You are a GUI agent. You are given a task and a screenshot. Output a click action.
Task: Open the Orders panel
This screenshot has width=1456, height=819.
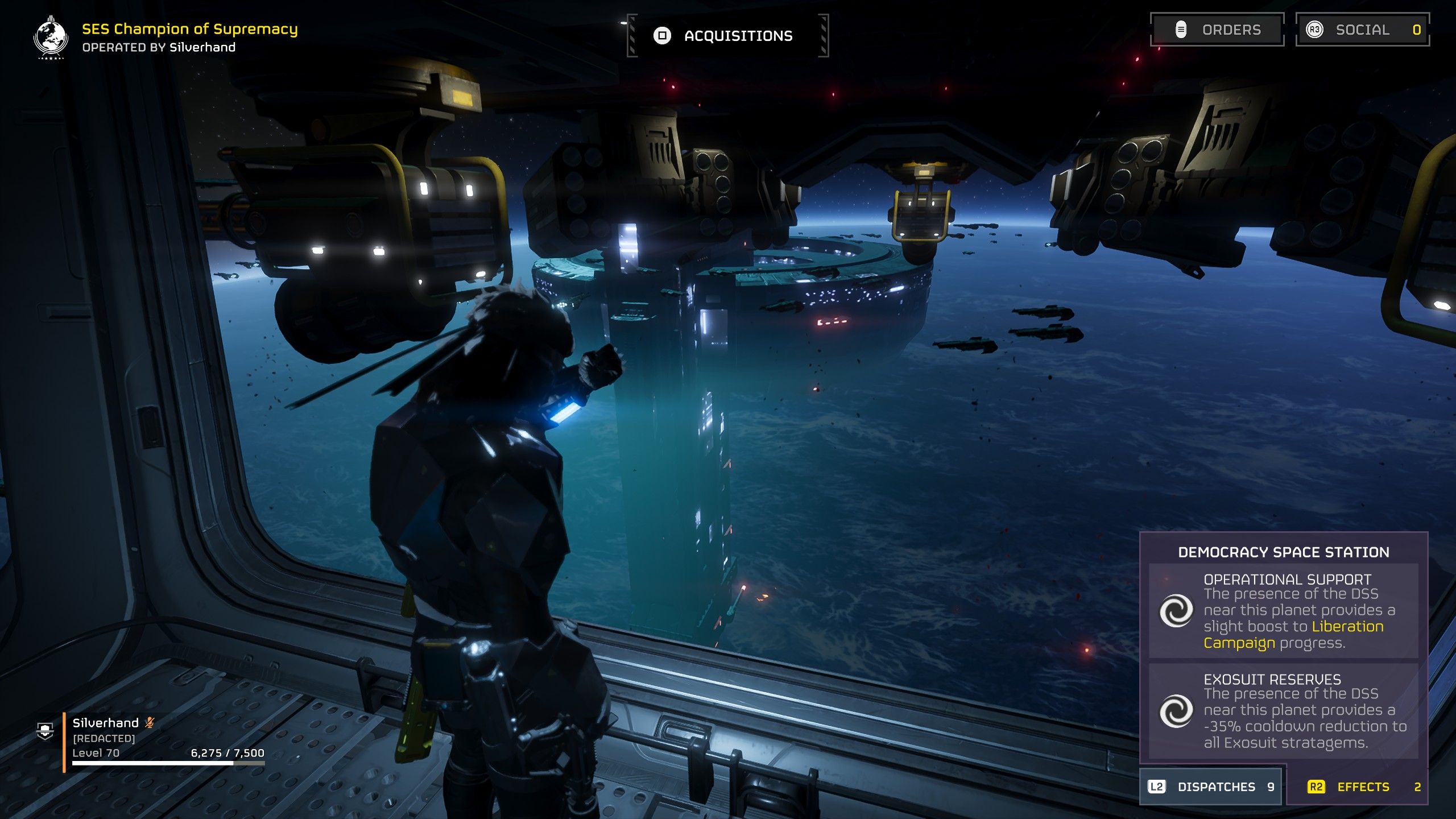pyautogui.click(x=1217, y=30)
